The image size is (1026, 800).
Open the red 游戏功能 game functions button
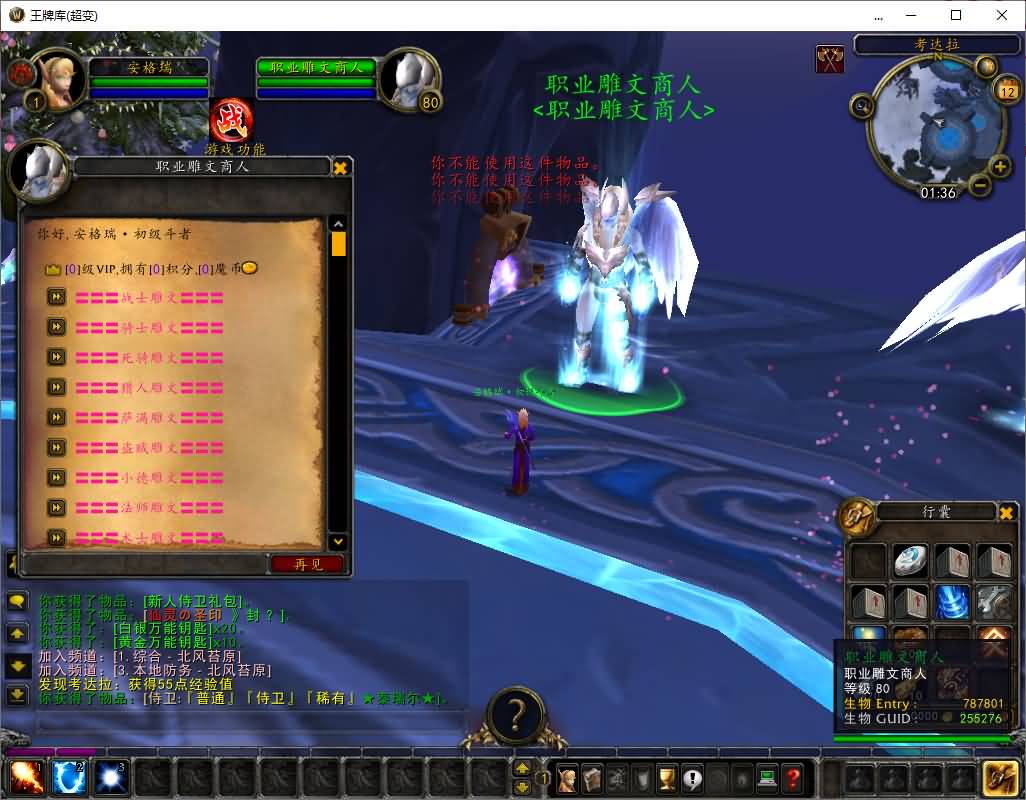[231, 122]
